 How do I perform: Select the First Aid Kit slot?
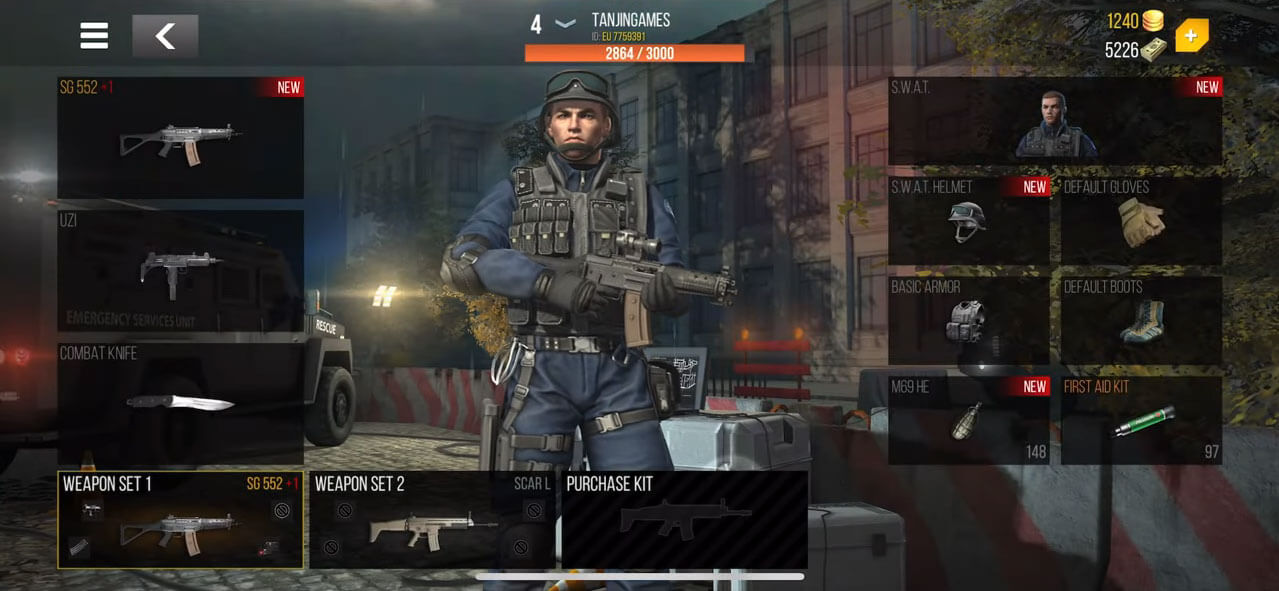click(x=1141, y=420)
